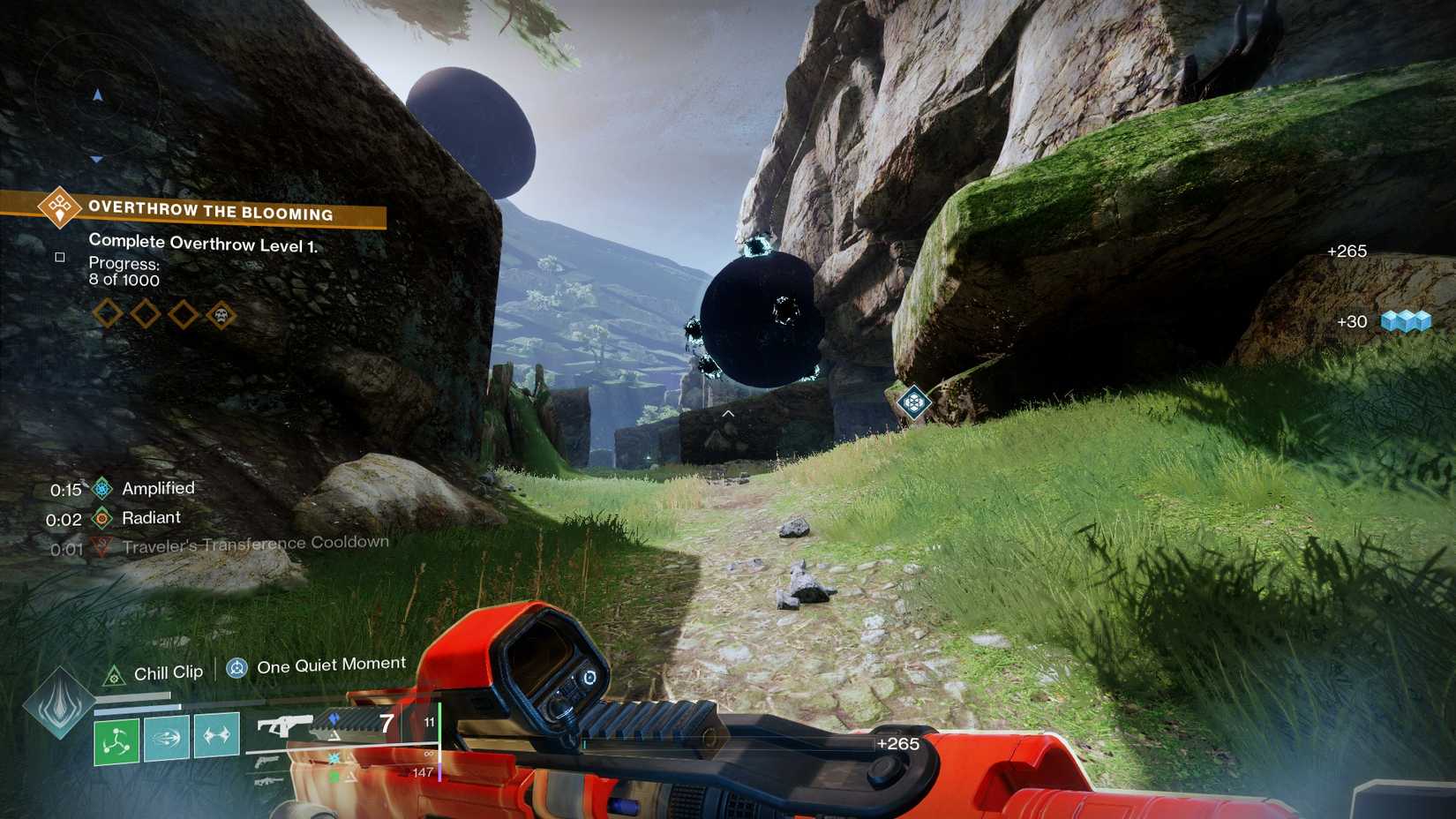This screenshot has height=819, width=1456.
Task: Select the Overthrow the Blooming banner
Action: [x=212, y=212]
